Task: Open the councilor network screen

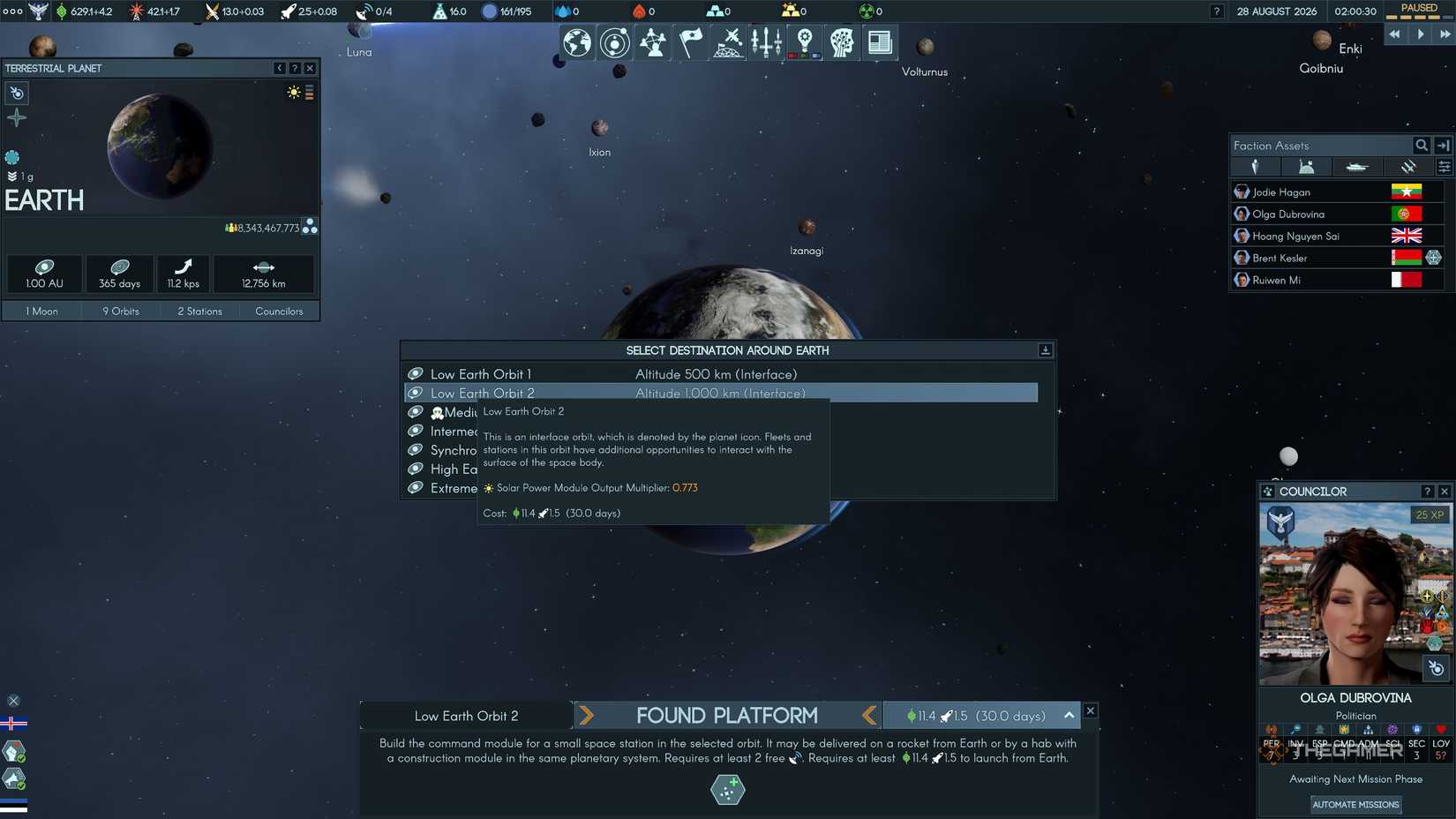Action: 653,41
